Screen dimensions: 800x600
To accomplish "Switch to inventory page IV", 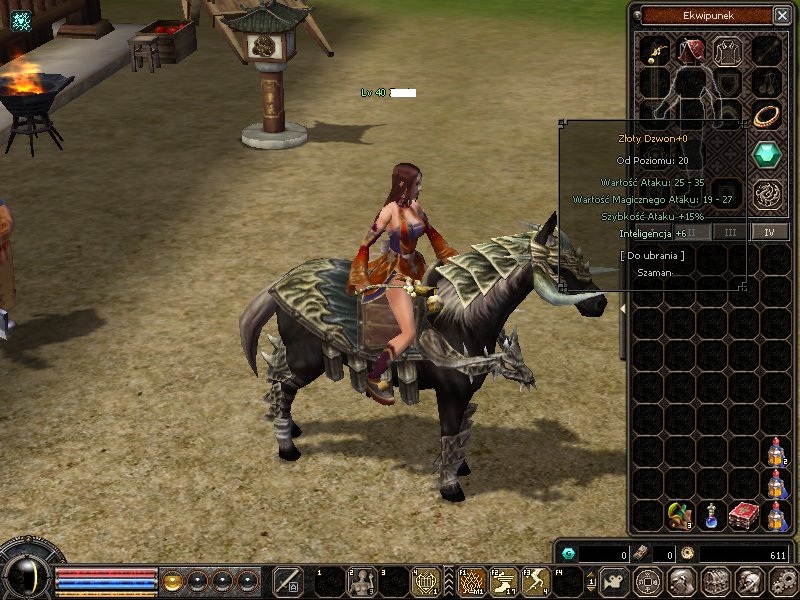I will (769, 232).
